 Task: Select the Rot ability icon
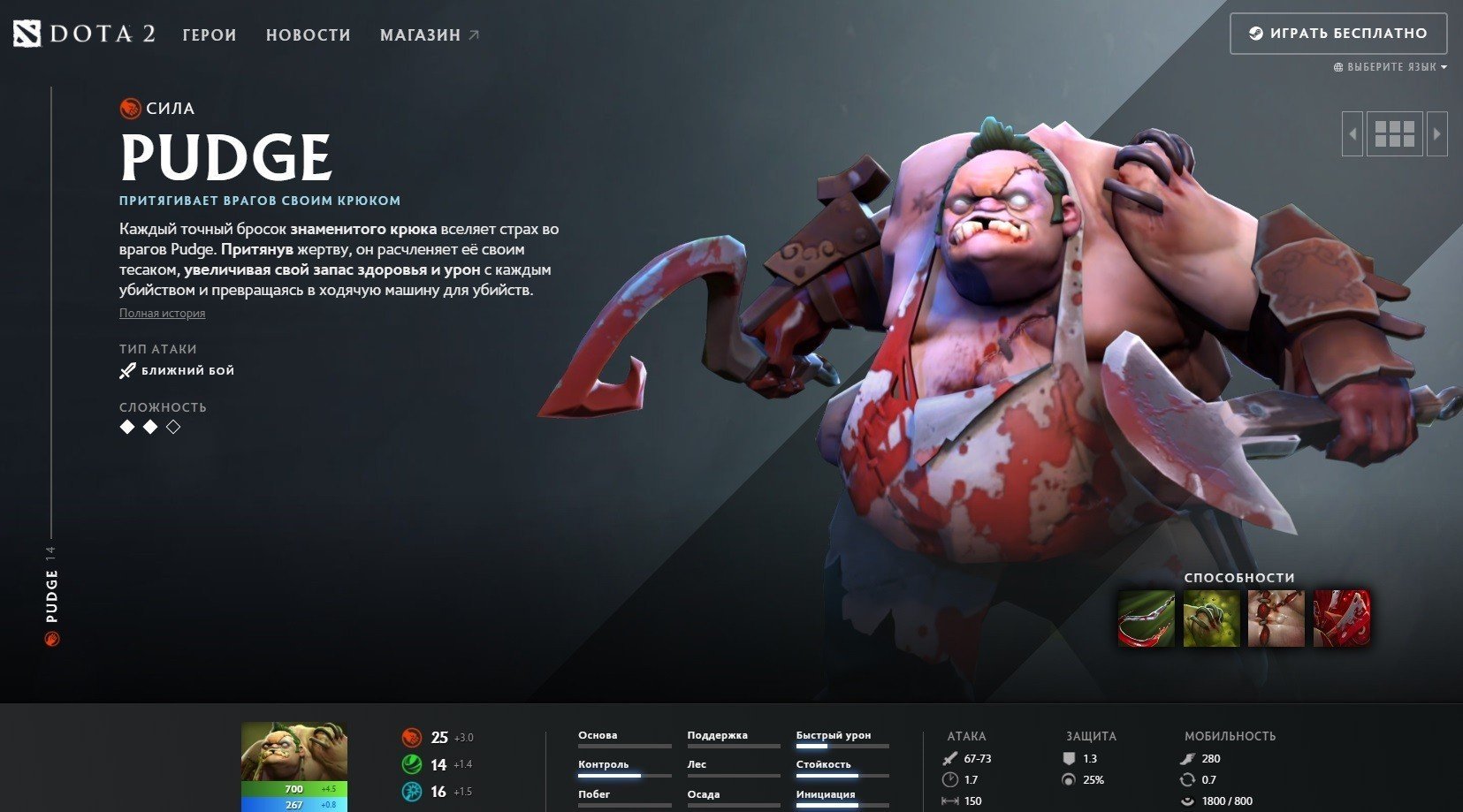[x=1211, y=618]
